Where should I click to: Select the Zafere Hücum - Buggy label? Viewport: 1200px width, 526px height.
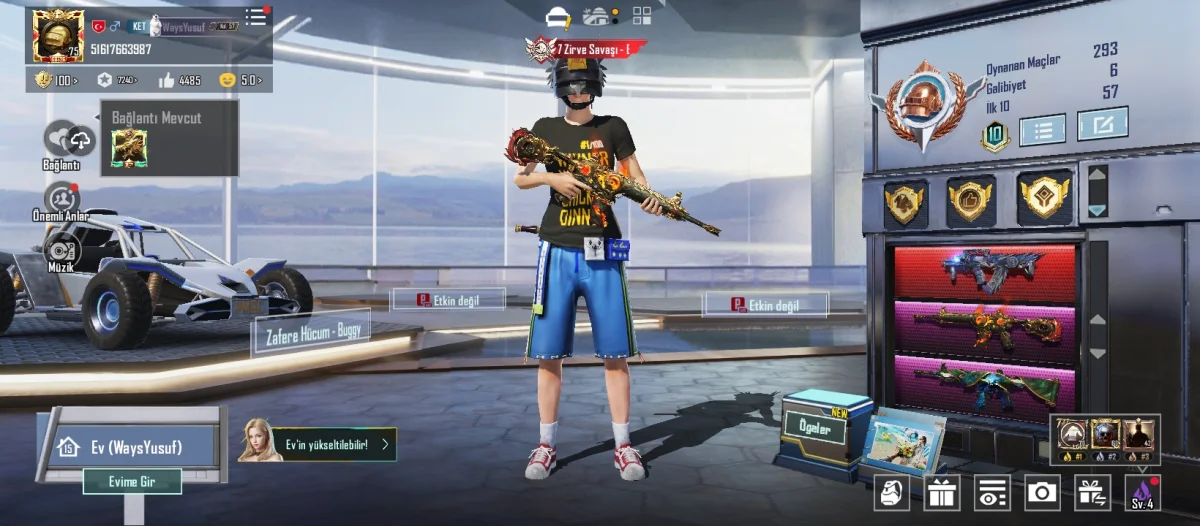pyautogui.click(x=310, y=331)
